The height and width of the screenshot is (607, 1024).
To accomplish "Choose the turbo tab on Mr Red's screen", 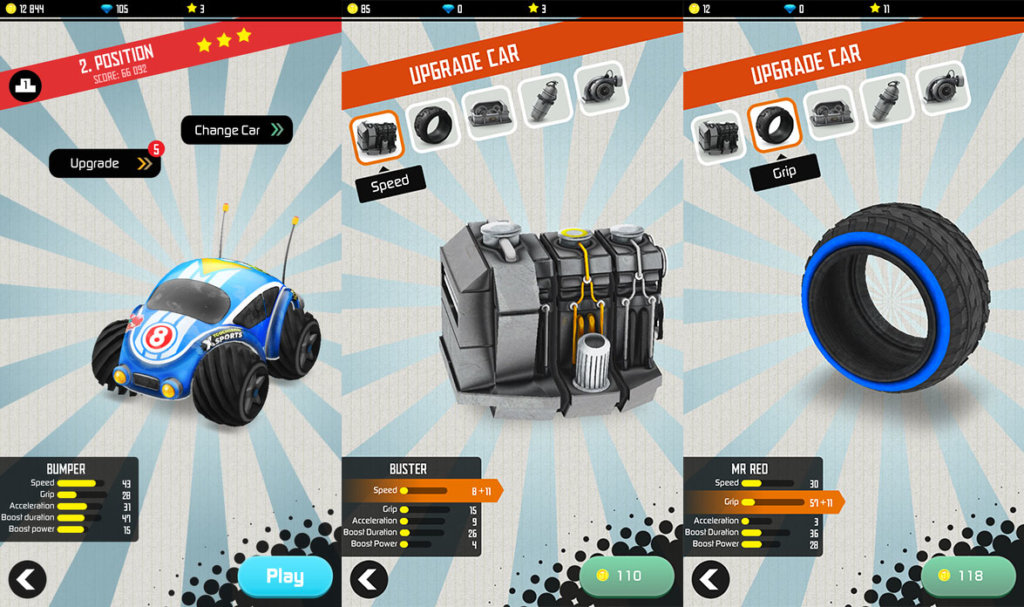I will pyautogui.click(x=941, y=87).
